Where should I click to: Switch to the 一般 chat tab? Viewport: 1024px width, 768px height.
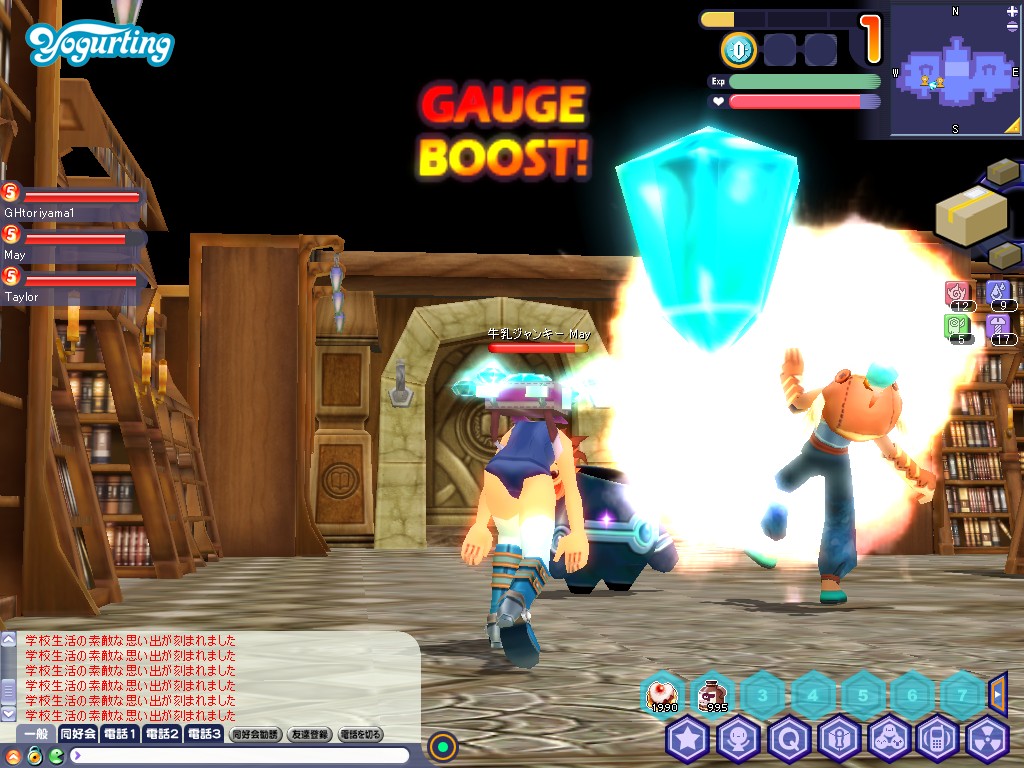[x=36, y=734]
